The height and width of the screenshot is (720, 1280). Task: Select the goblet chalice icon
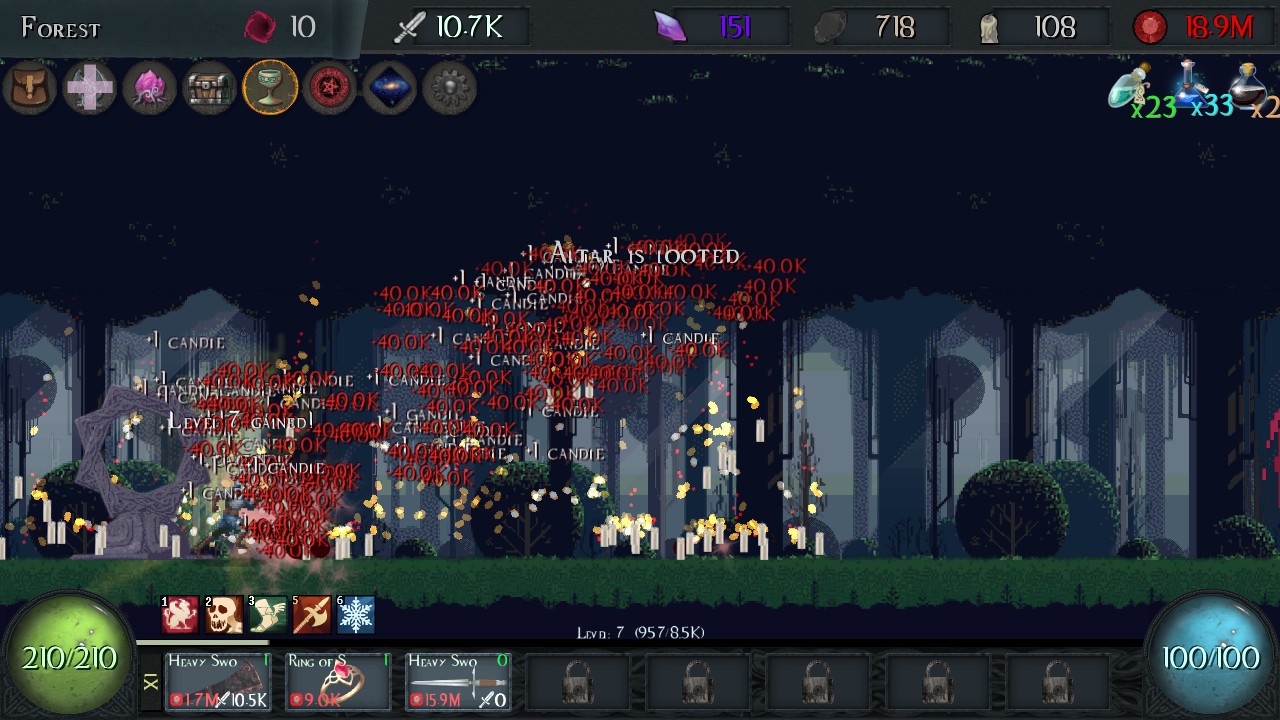(x=270, y=88)
